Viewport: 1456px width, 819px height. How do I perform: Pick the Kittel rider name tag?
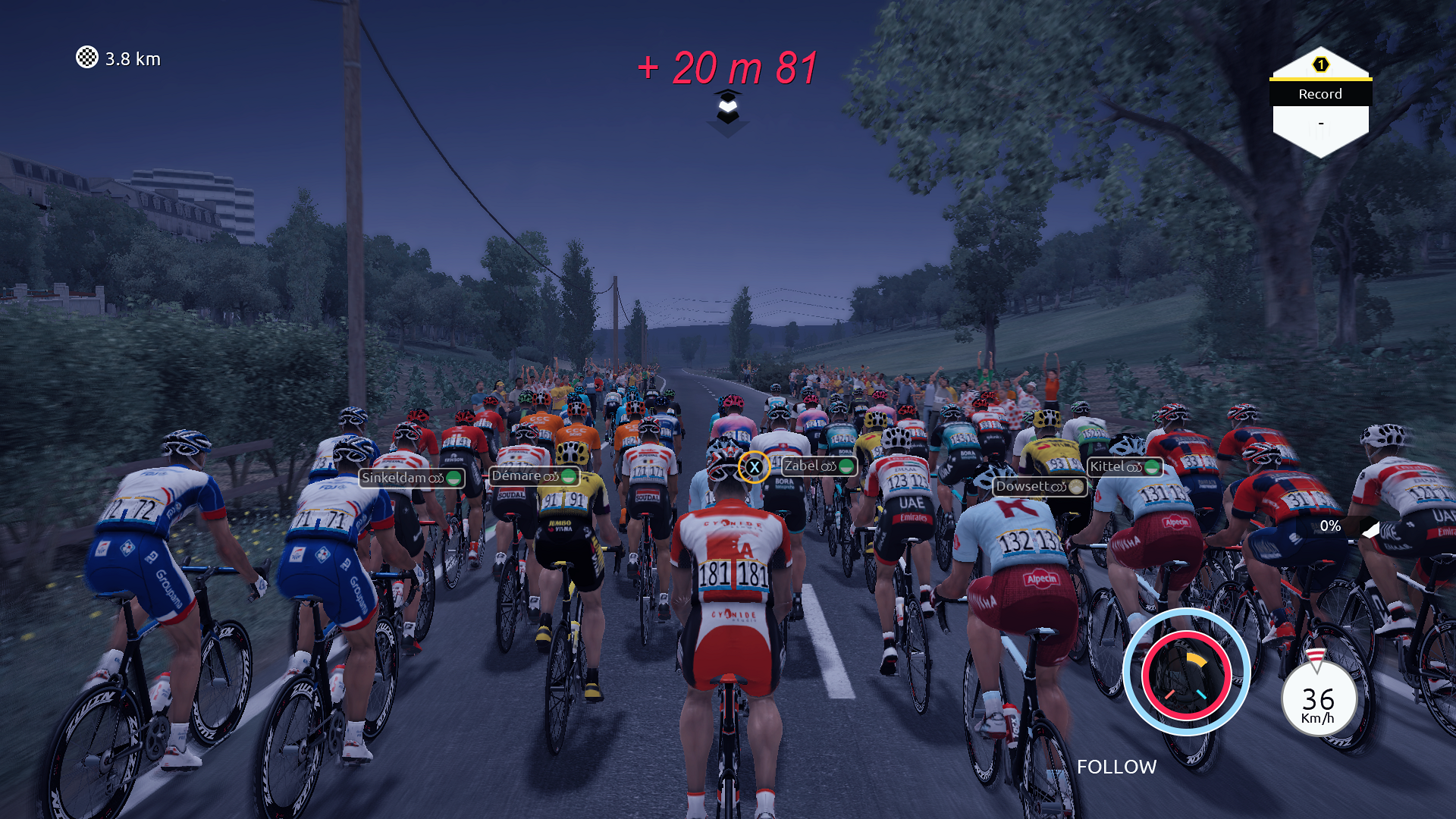click(1125, 467)
